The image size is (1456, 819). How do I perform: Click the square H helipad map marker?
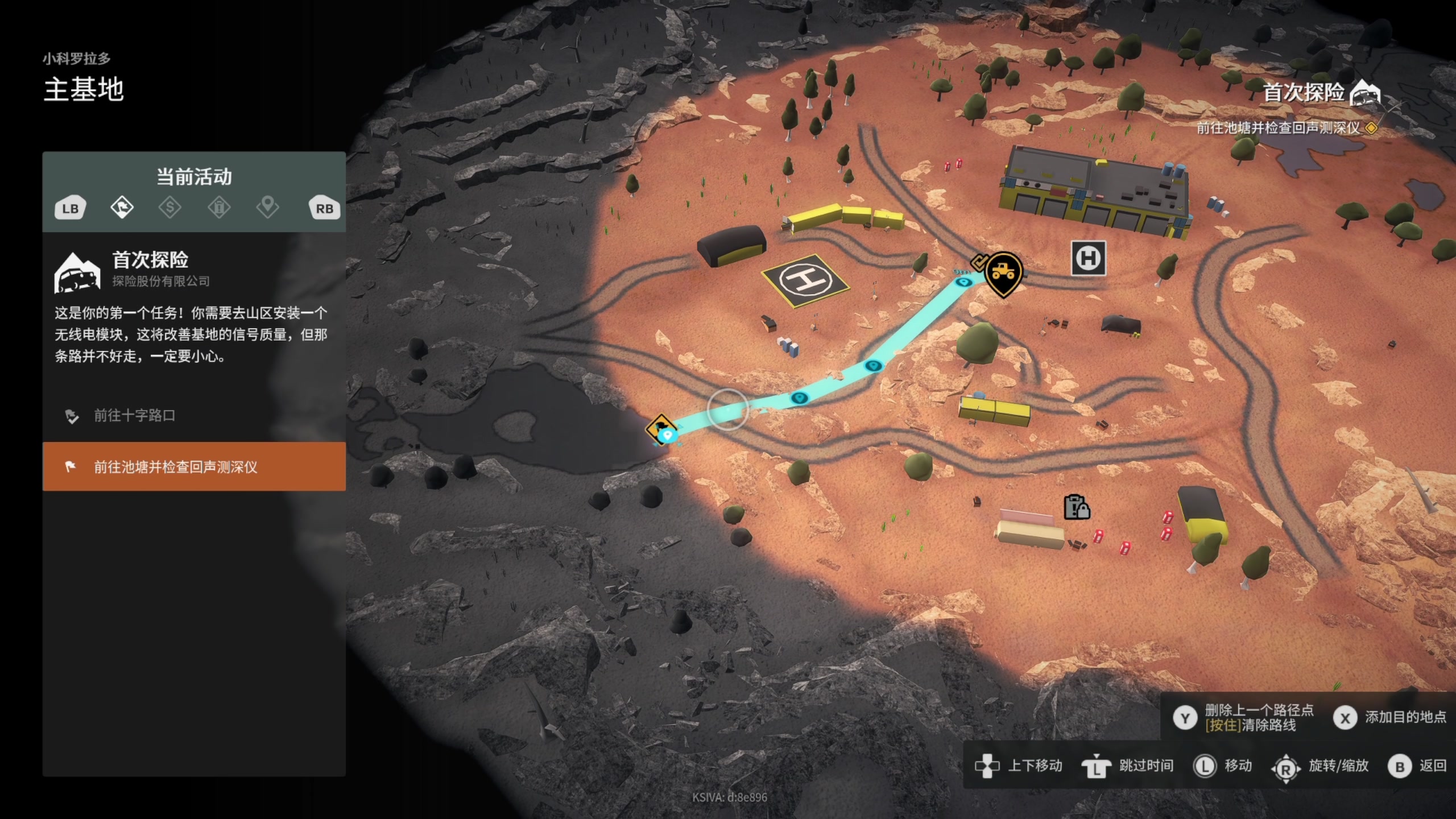click(1088, 259)
